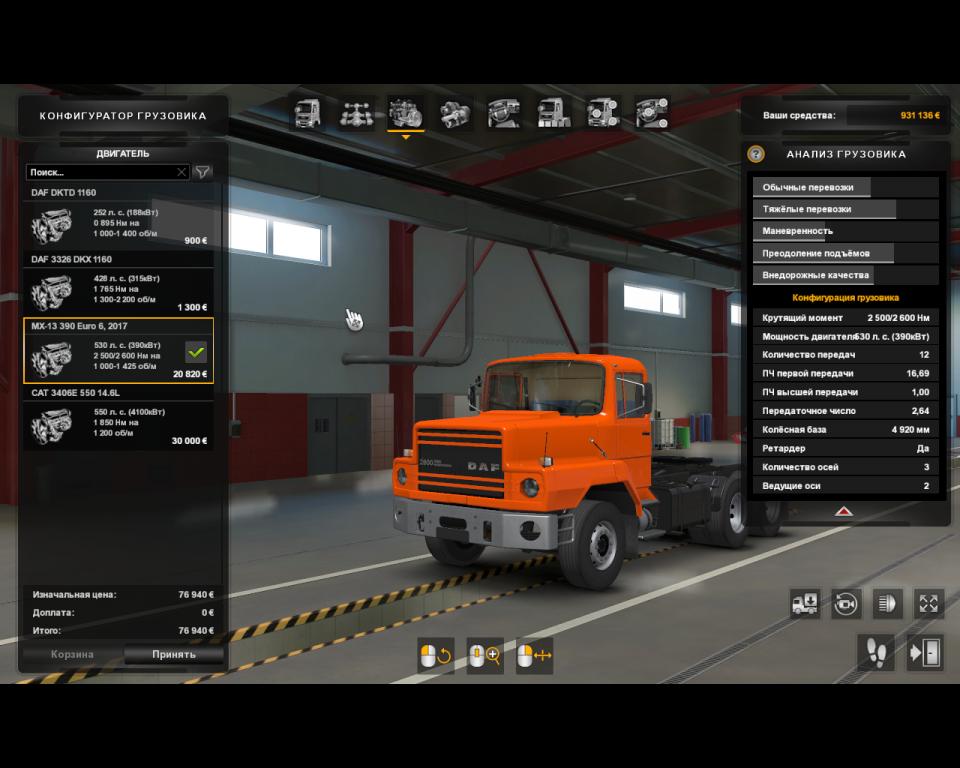Toggle fullscreen view with the arrows icon
This screenshot has height=768, width=960.
[x=929, y=603]
